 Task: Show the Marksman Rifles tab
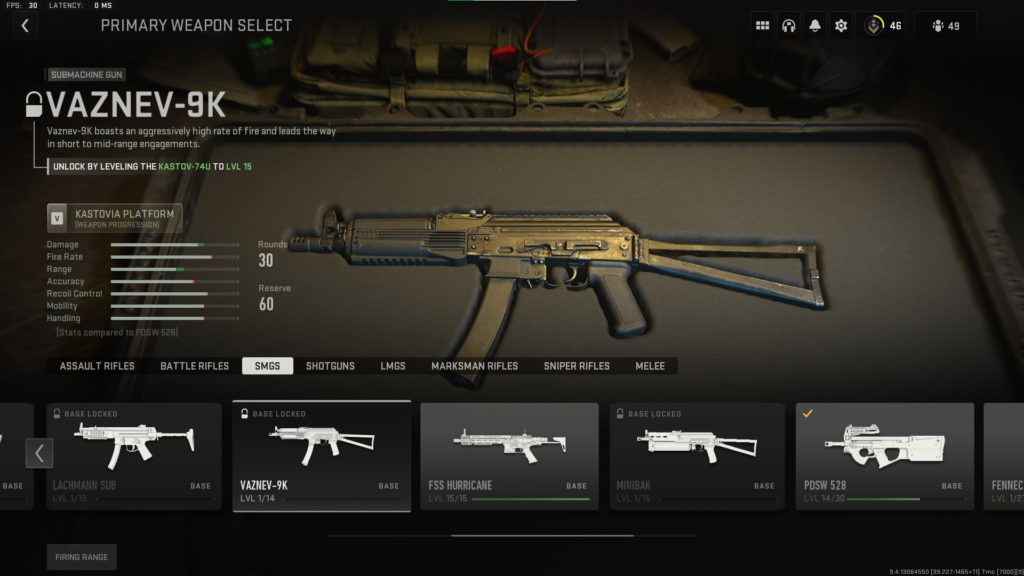coord(474,366)
